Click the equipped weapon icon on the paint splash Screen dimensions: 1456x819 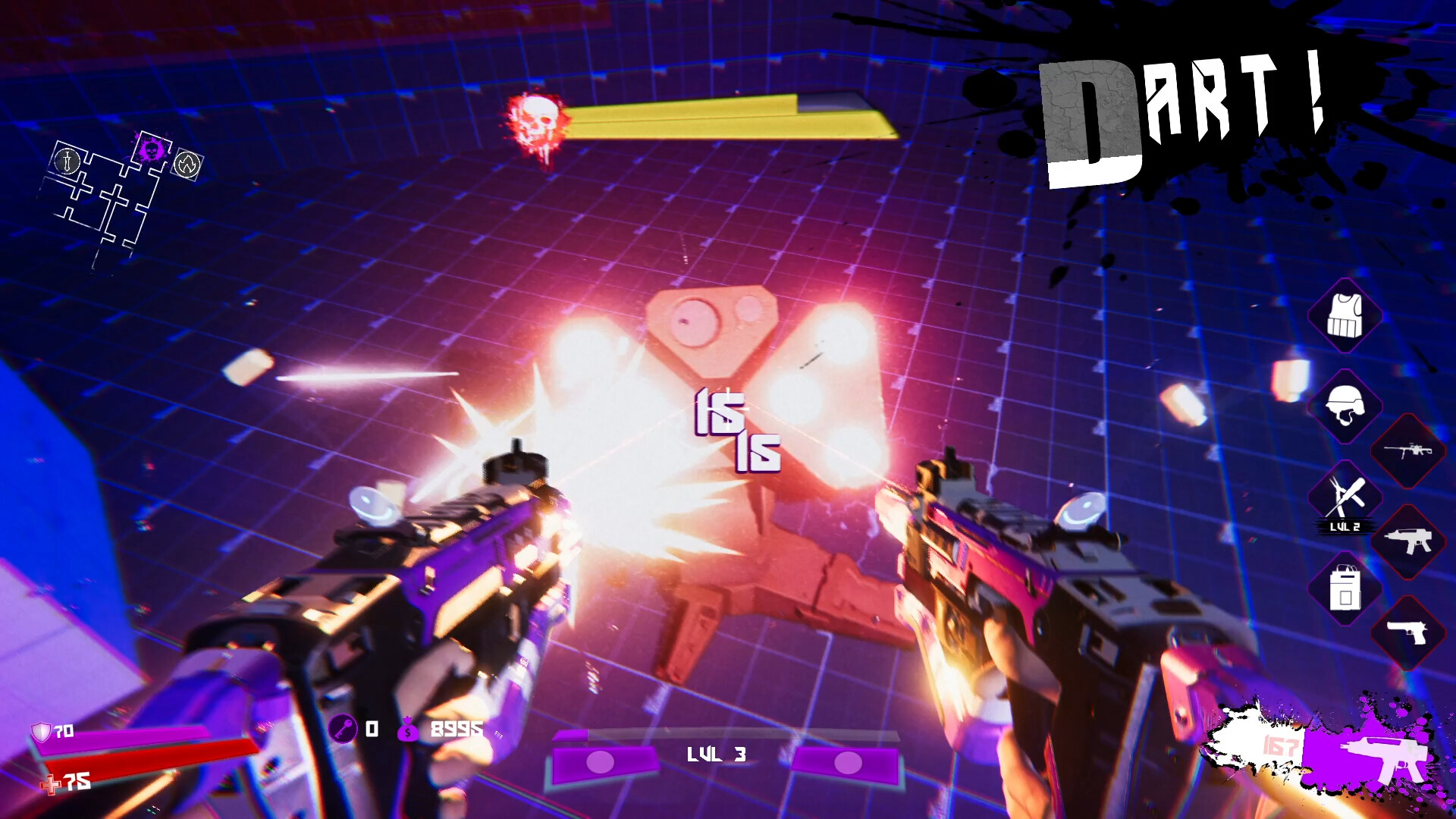click(1382, 753)
